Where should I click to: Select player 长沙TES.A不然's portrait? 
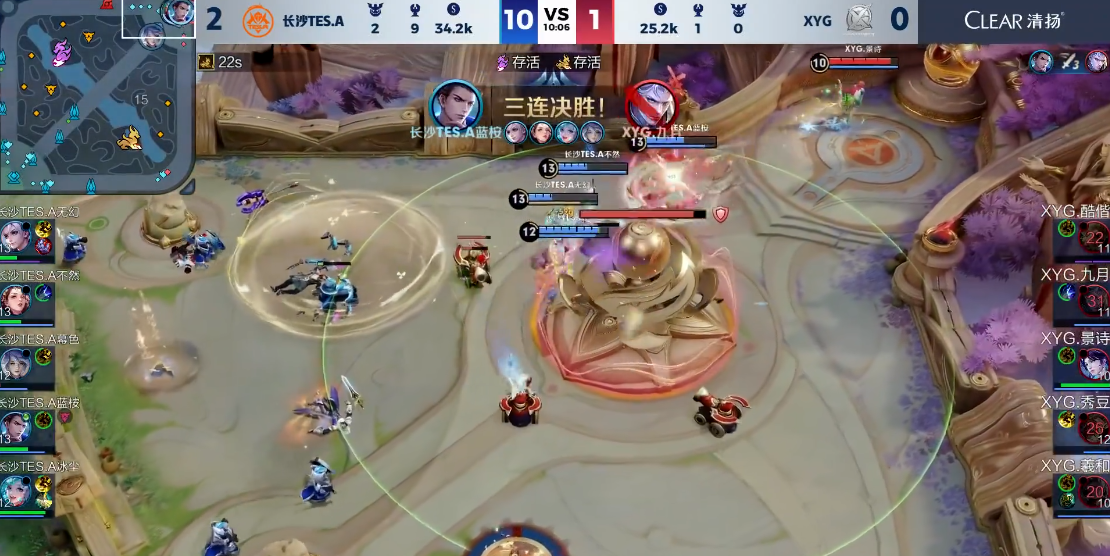click(15, 300)
